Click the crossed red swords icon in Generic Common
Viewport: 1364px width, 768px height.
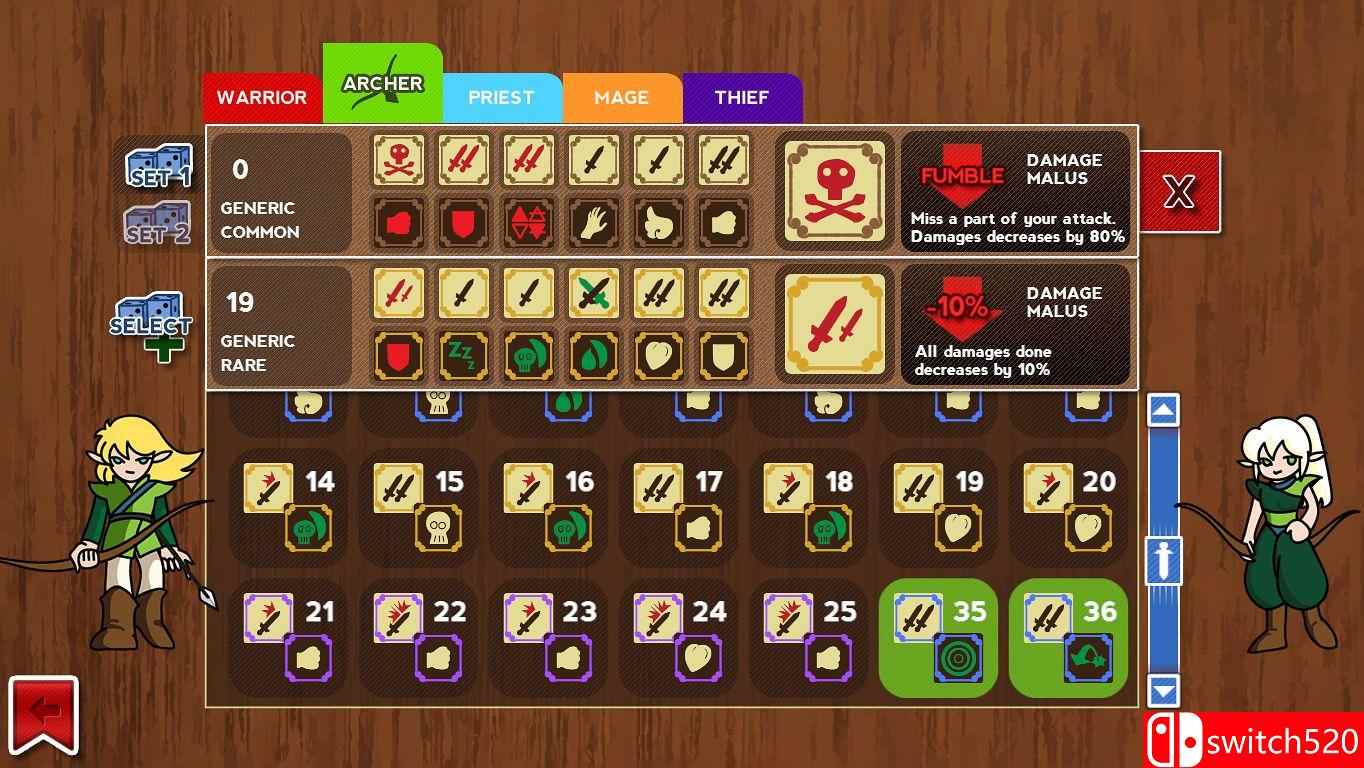463,161
